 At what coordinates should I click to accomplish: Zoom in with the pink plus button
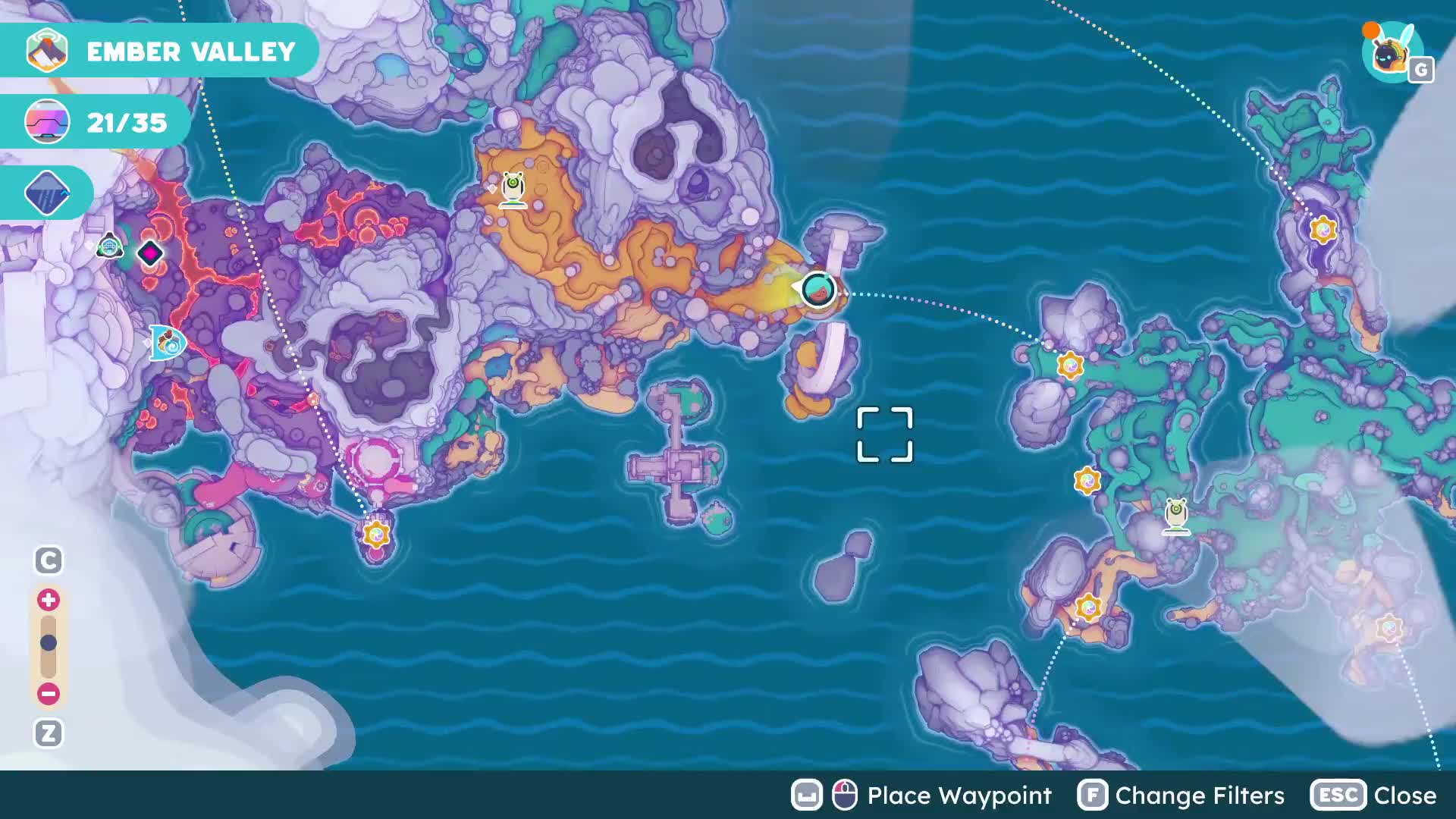tap(49, 600)
